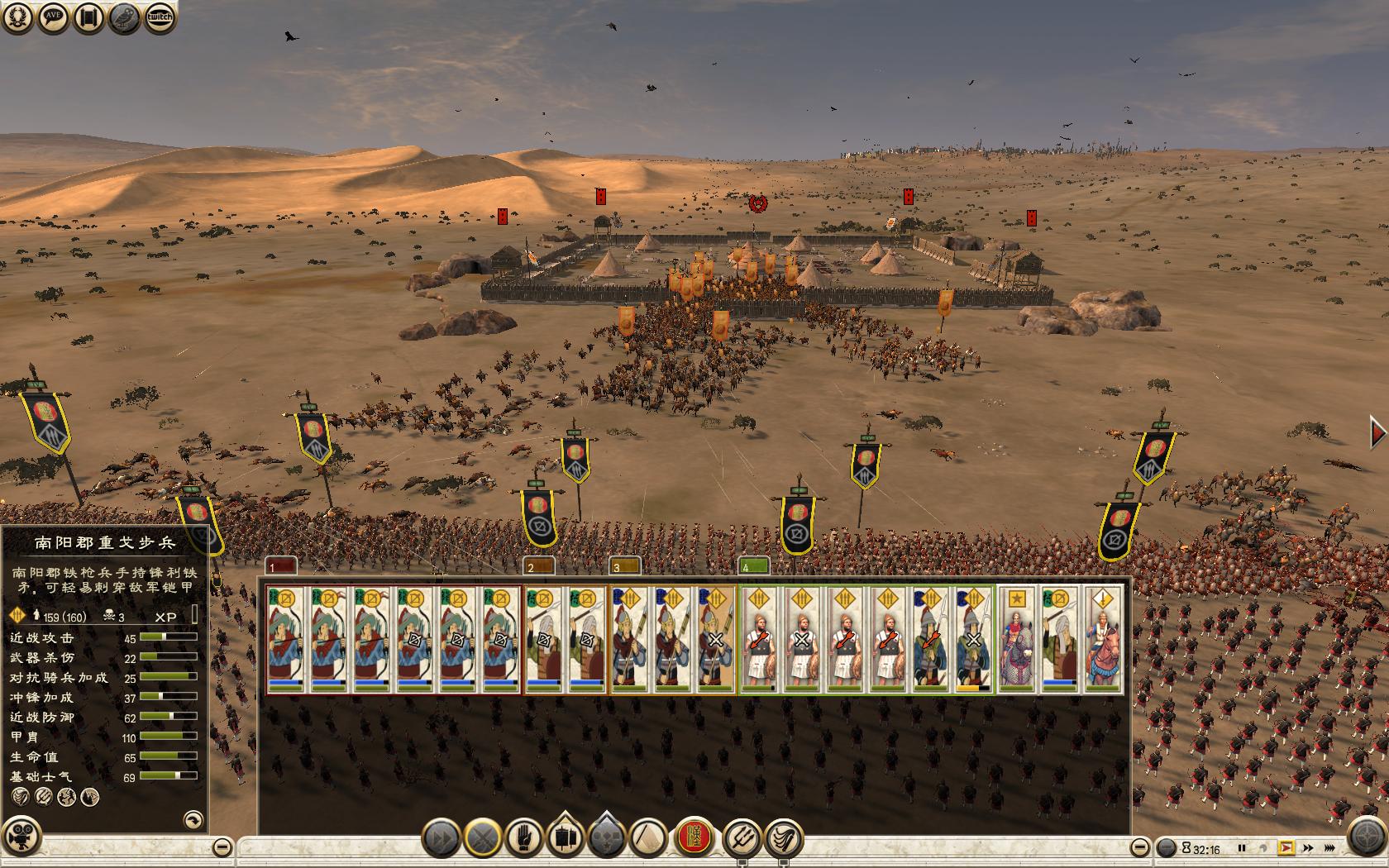Select the general's star unit card

[1015, 641]
